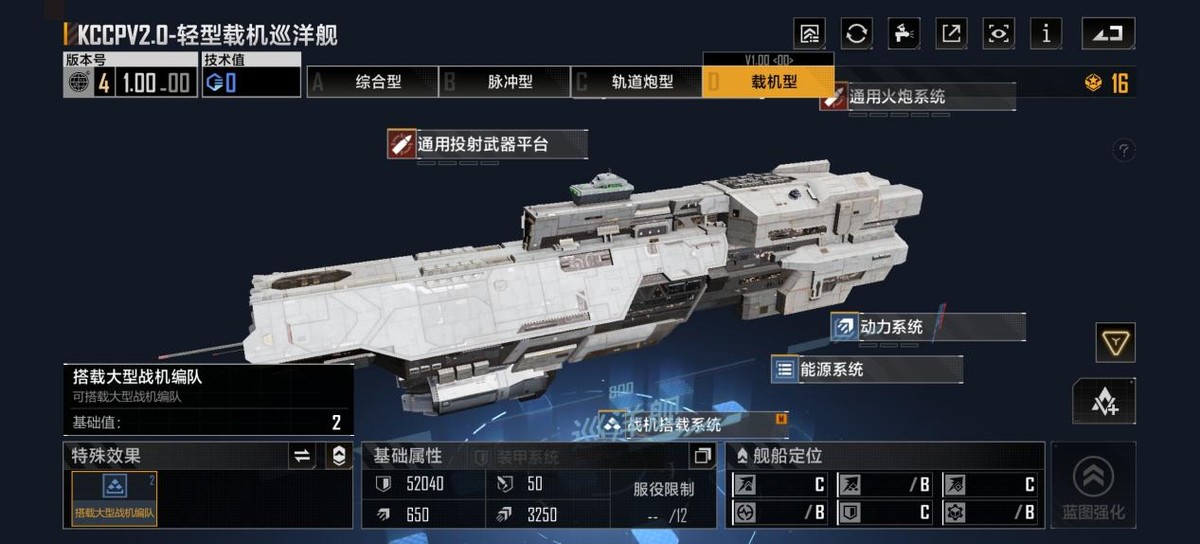Screen dimensions: 1200x544
Task: Toggle the eye view mode icon
Action: [998, 34]
